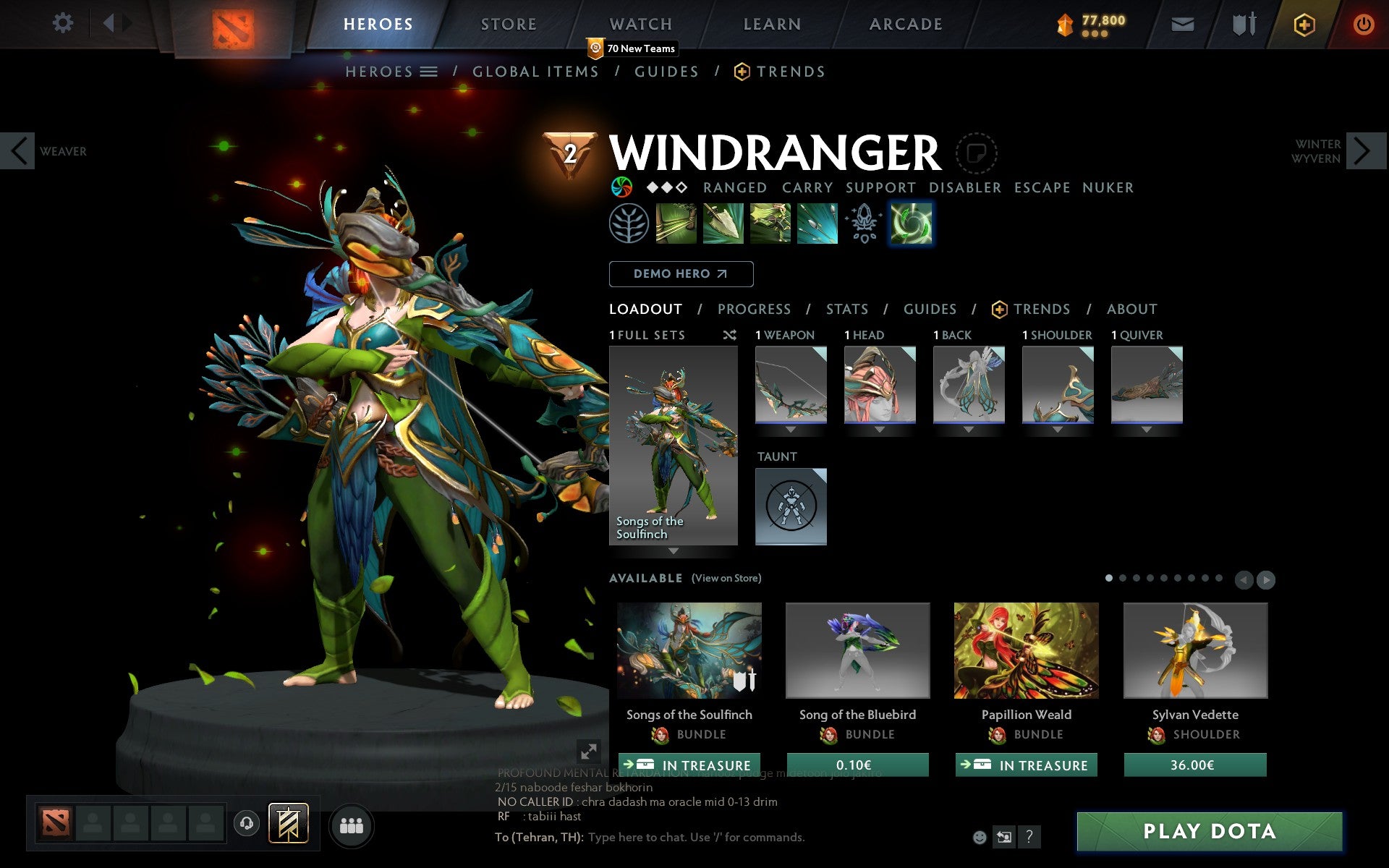Open the mail inbox icon
1389x868 pixels.
(1182, 24)
